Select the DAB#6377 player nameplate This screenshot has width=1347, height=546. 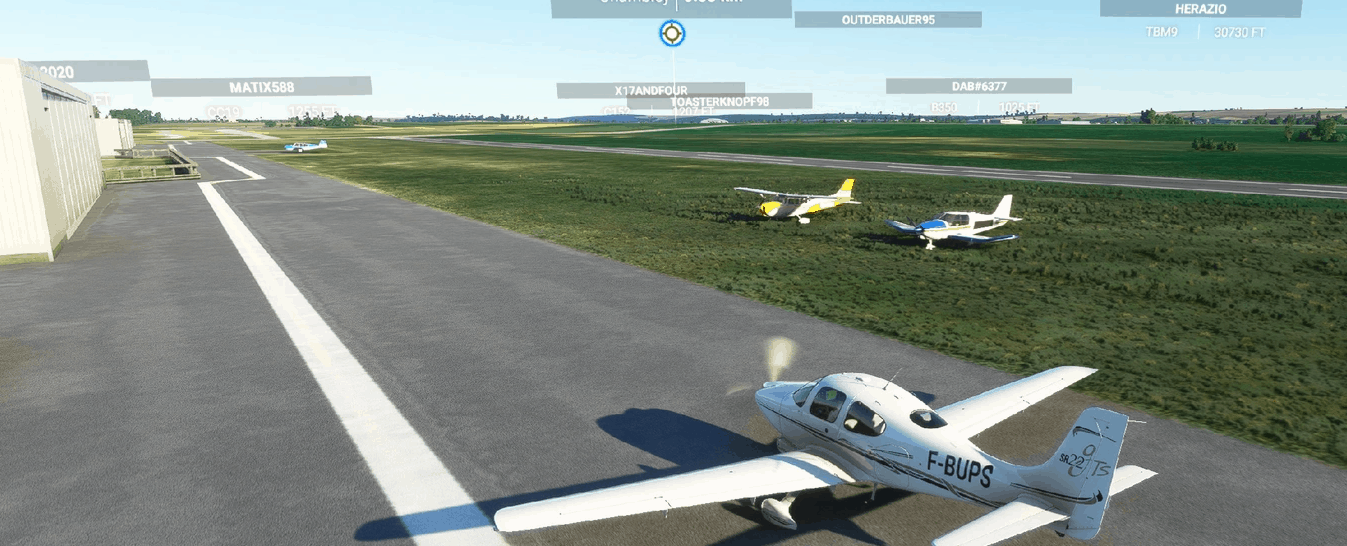[978, 86]
